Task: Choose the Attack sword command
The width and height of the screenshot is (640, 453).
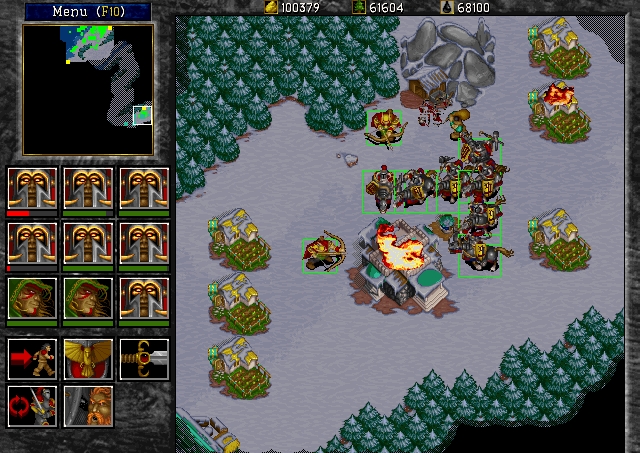Action: tap(144, 359)
